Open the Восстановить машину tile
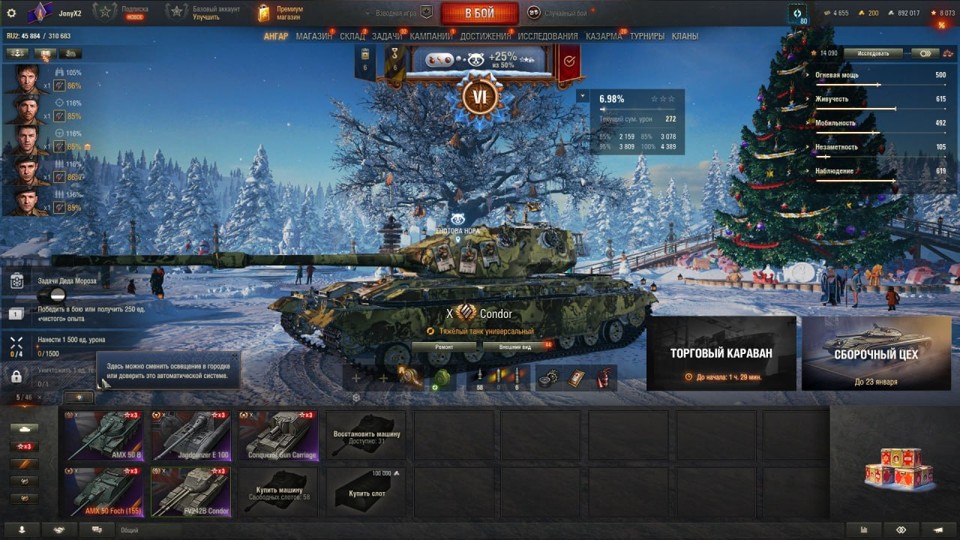 tap(366, 434)
